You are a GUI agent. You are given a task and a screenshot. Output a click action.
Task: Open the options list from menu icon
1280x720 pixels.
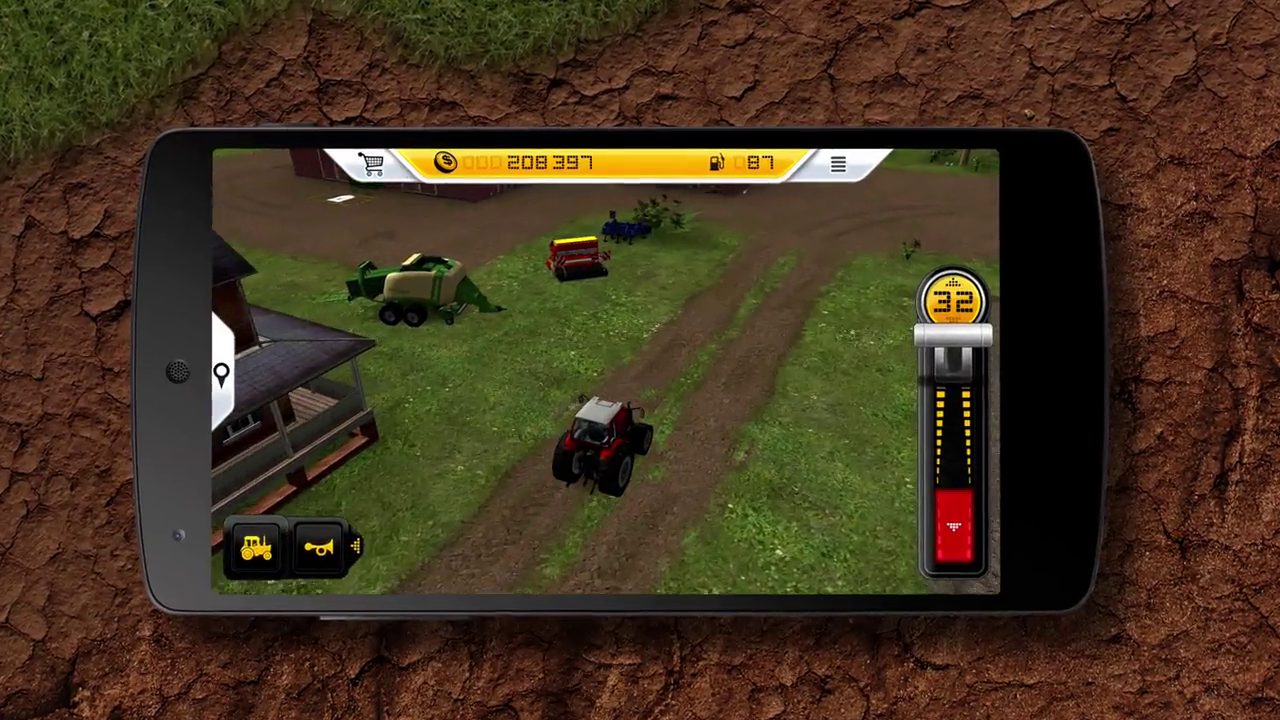[x=838, y=164]
